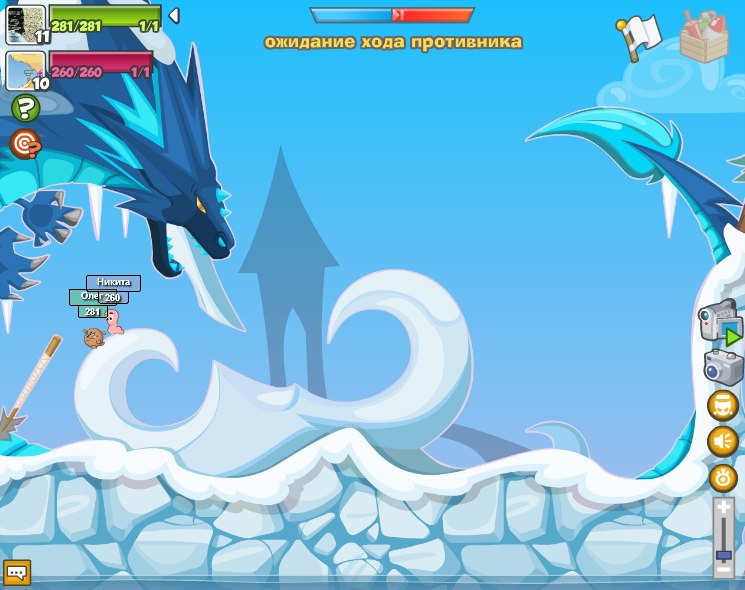Take a screenshot with the photo camera
The image size is (745, 590).
[722, 367]
